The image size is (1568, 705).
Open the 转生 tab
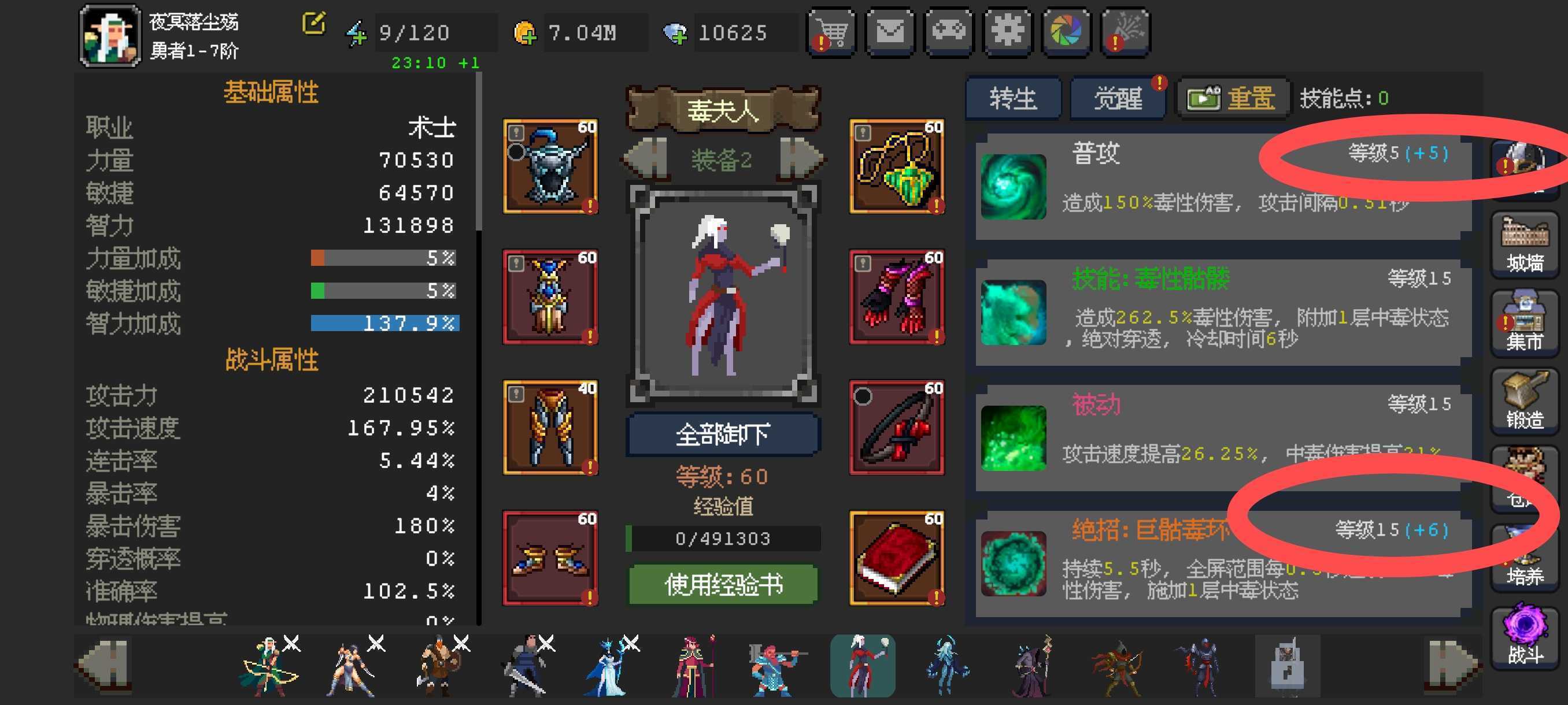click(1013, 99)
